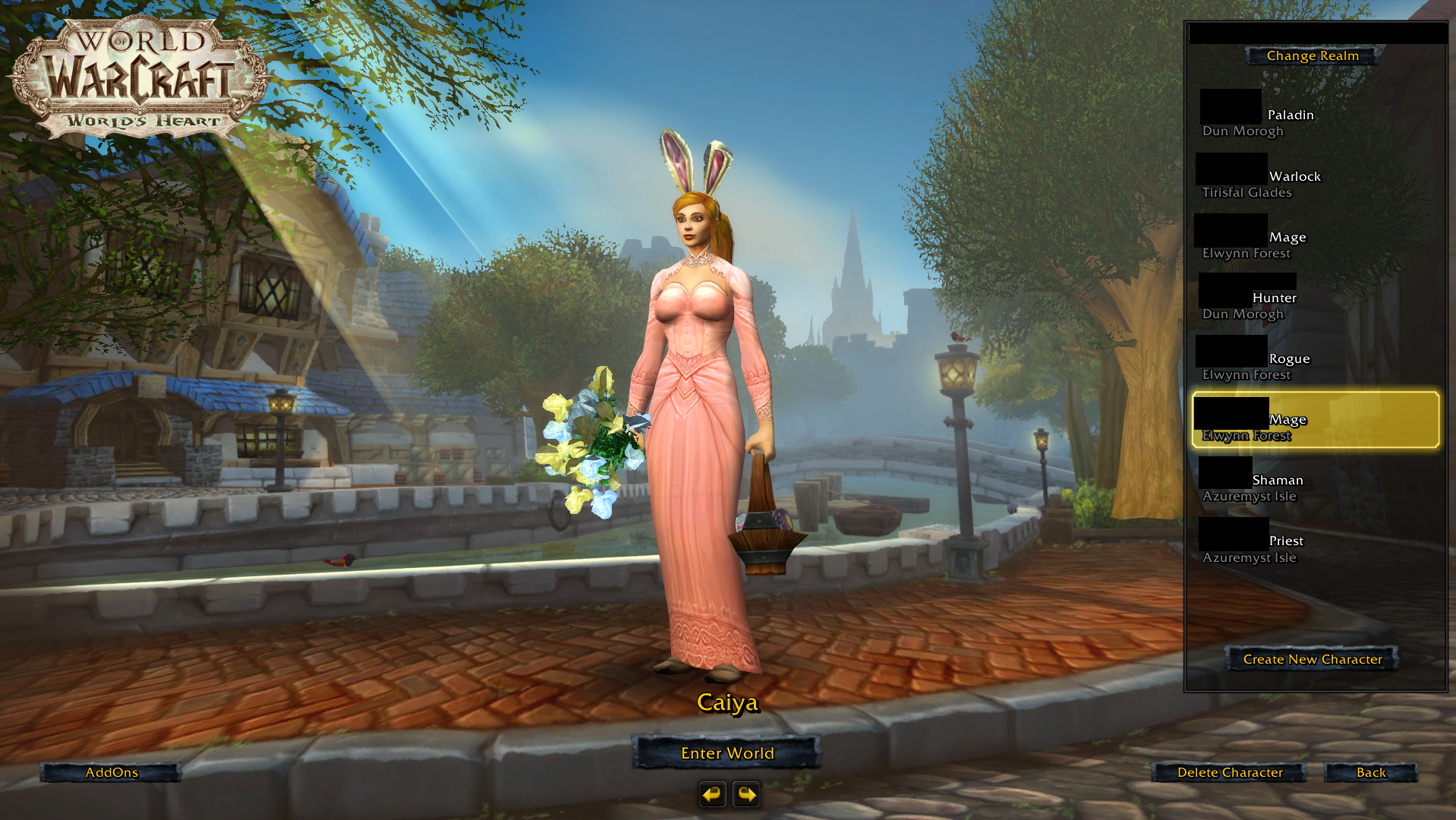Viewport: 1456px width, 820px height.
Task: Create a new character
Action: coord(1312,659)
